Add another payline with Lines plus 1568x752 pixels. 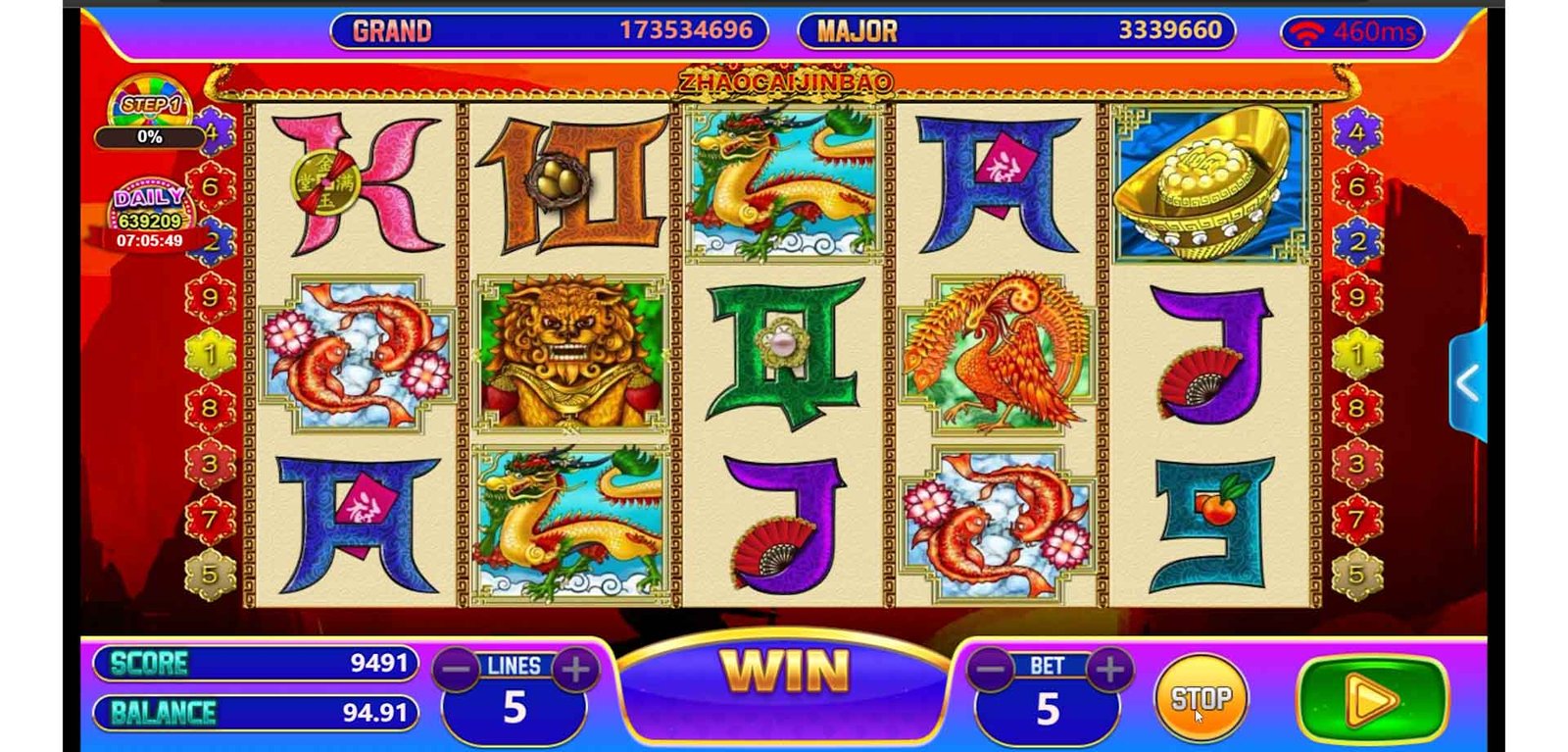tap(576, 670)
